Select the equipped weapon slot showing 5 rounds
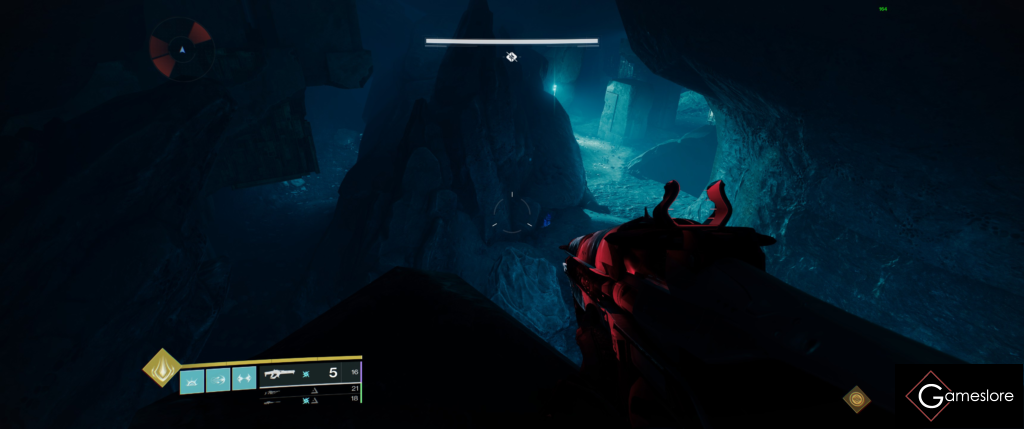 [308, 373]
